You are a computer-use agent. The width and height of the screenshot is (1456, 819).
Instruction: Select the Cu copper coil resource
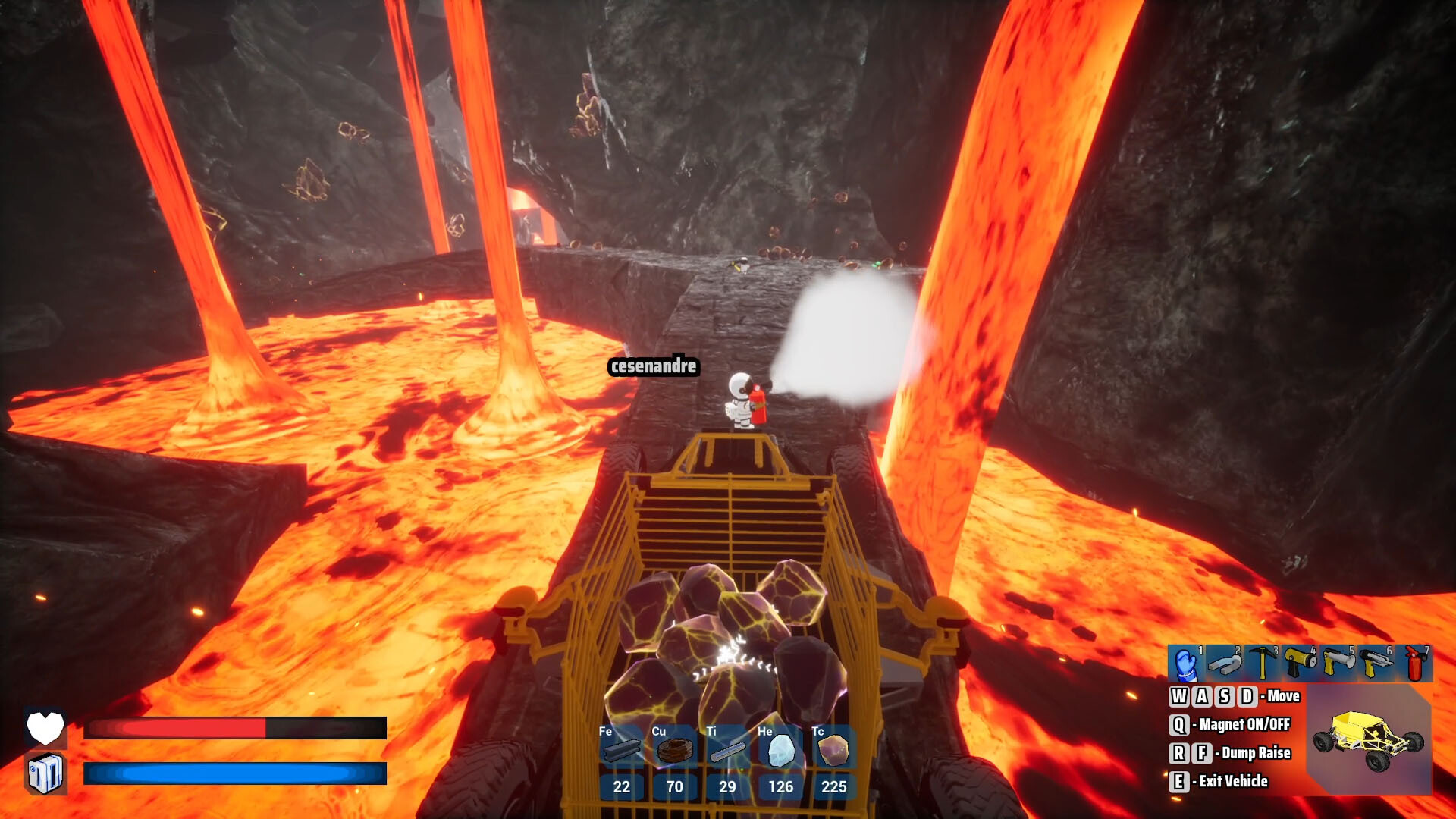click(x=674, y=749)
